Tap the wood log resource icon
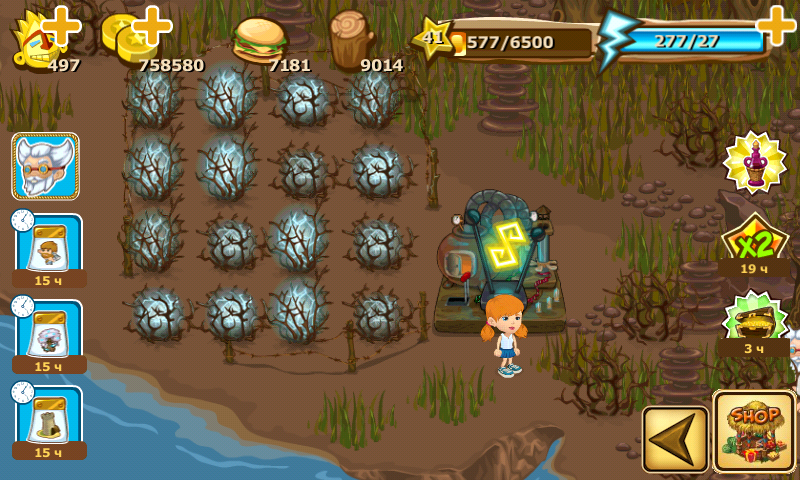800x480 pixels. tap(350, 38)
